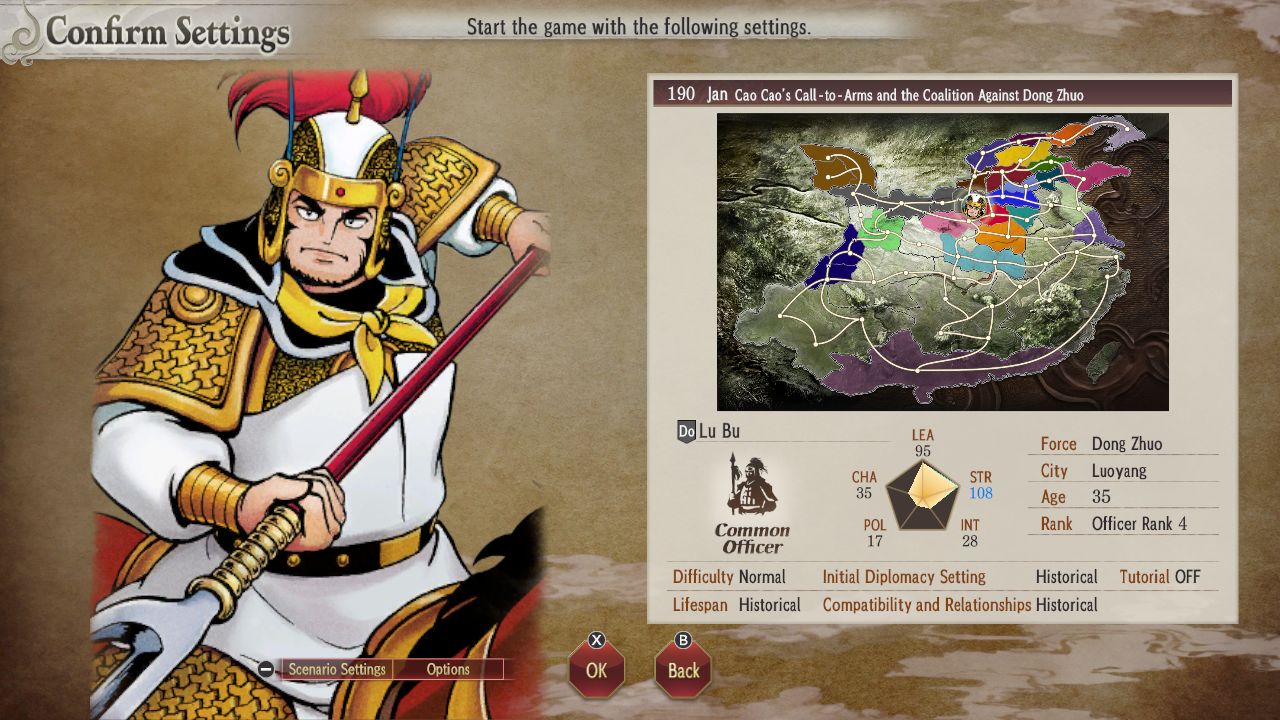Click the Back button
The width and height of the screenshot is (1280, 720).
(683, 670)
